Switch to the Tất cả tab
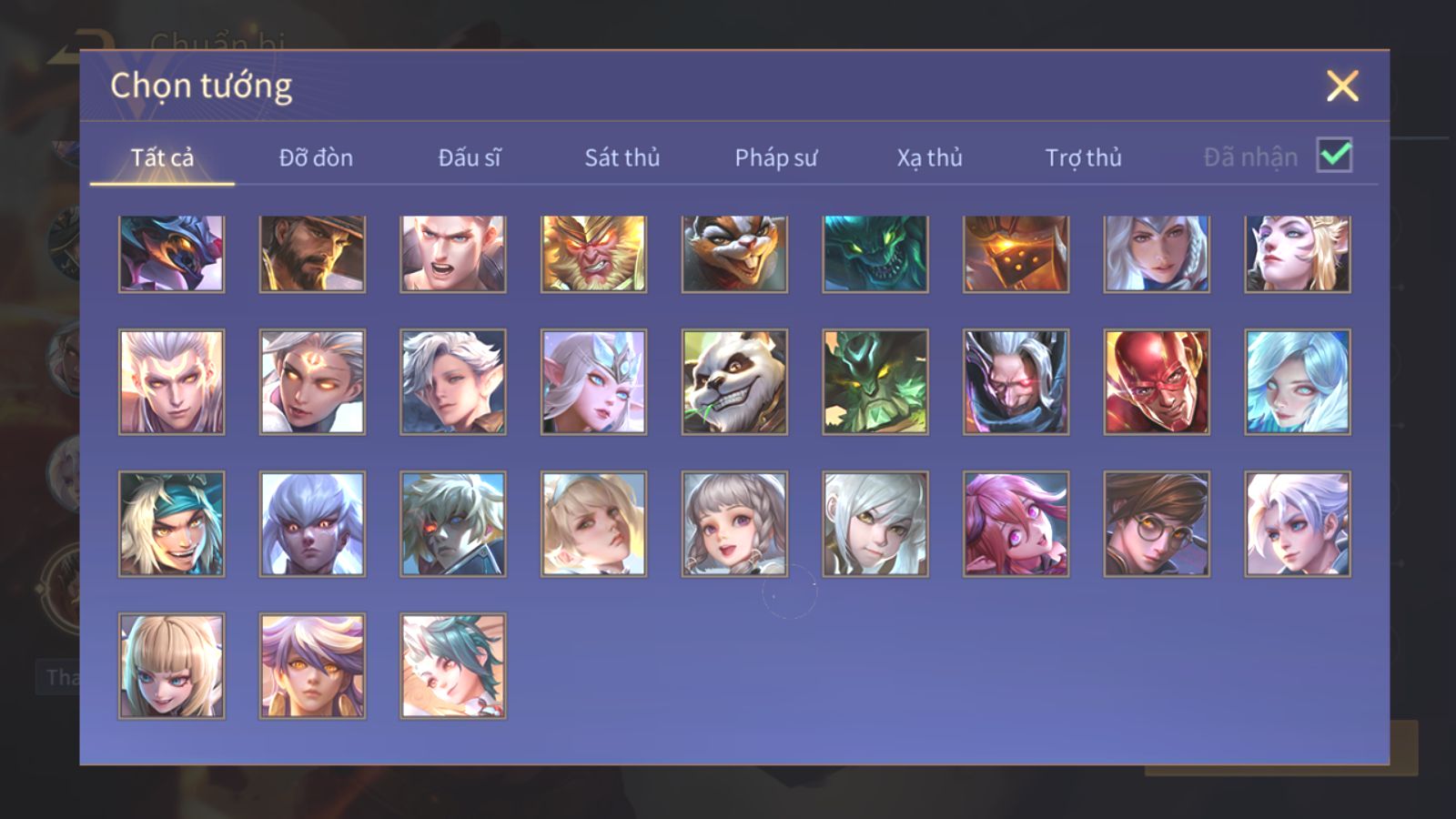 click(x=162, y=157)
